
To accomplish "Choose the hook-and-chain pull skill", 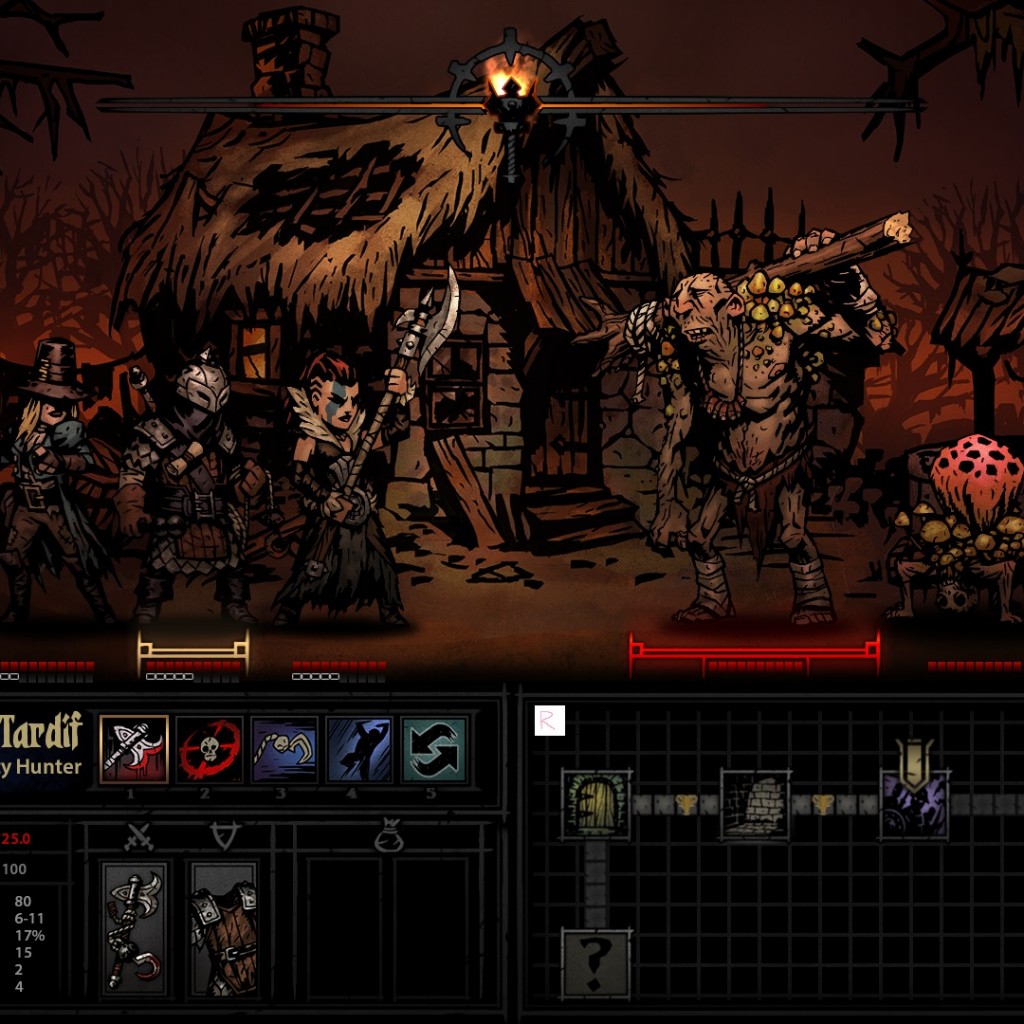I will (x=284, y=750).
